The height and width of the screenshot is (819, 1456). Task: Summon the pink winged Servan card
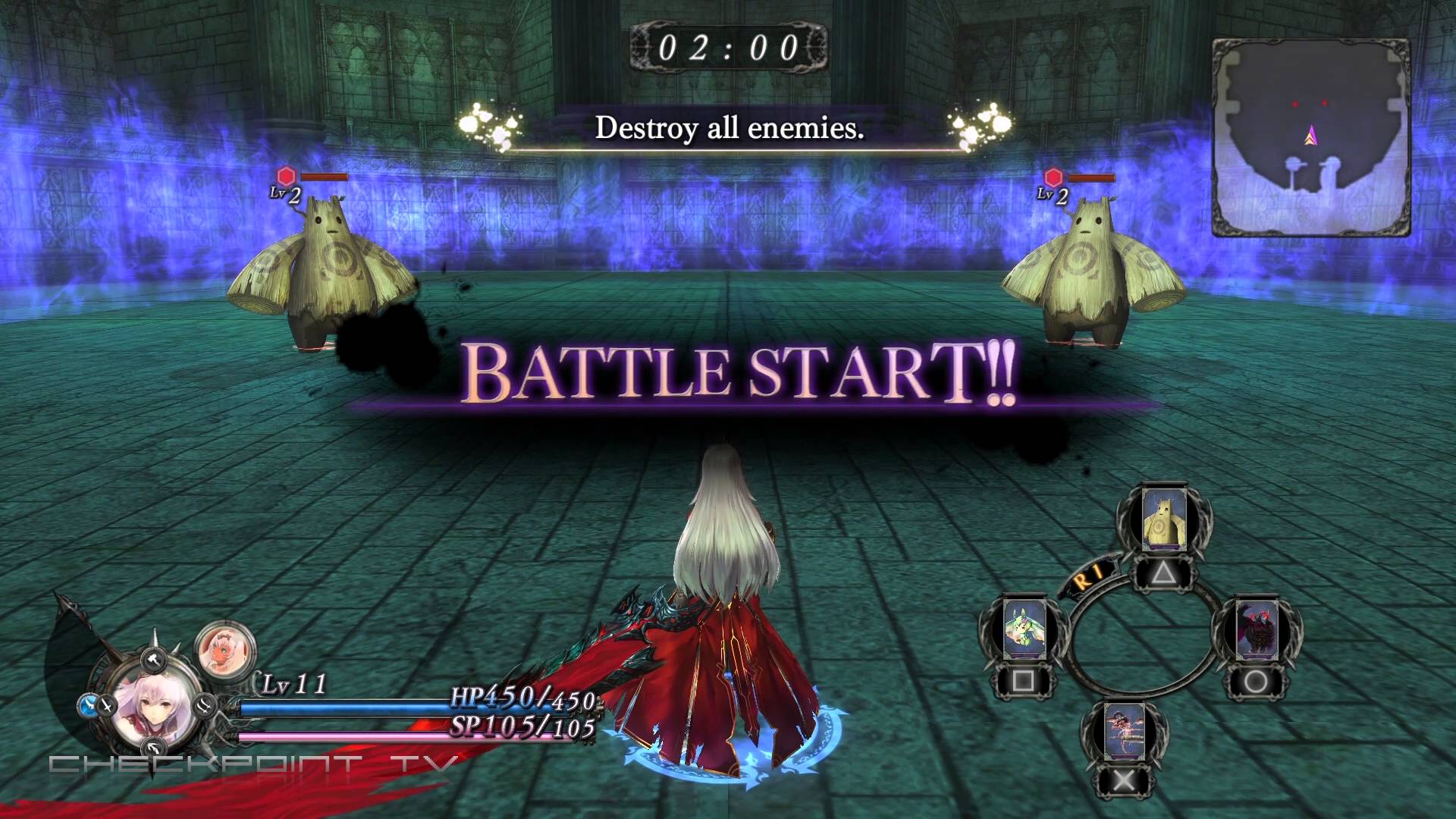point(1125,731)
